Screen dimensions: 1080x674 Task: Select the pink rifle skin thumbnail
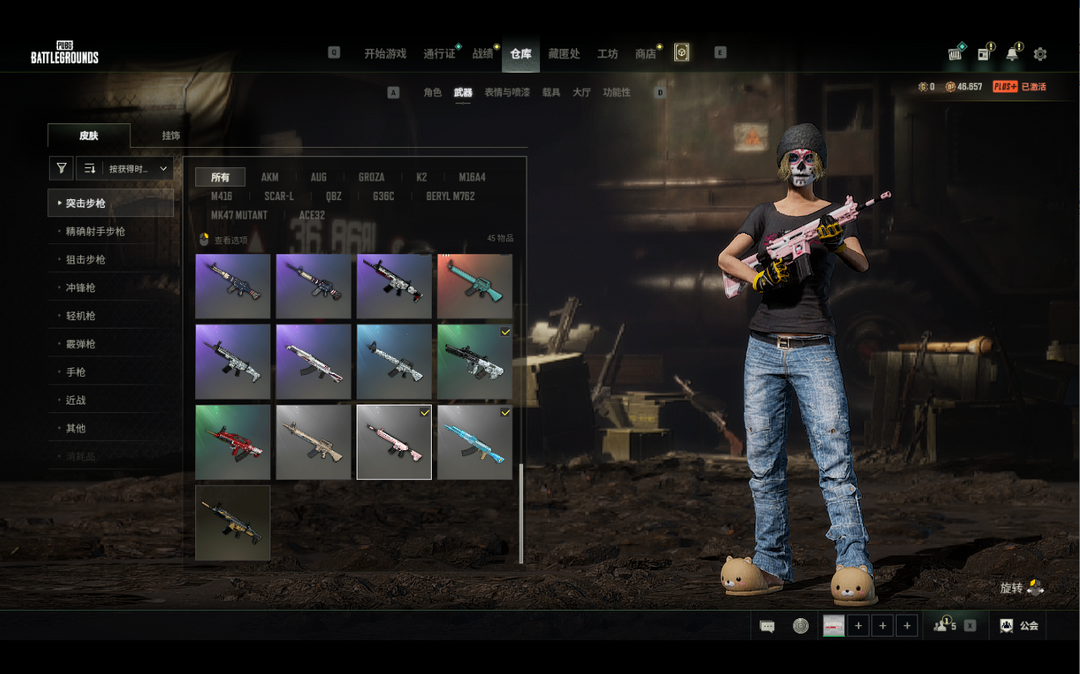(394, 442)
